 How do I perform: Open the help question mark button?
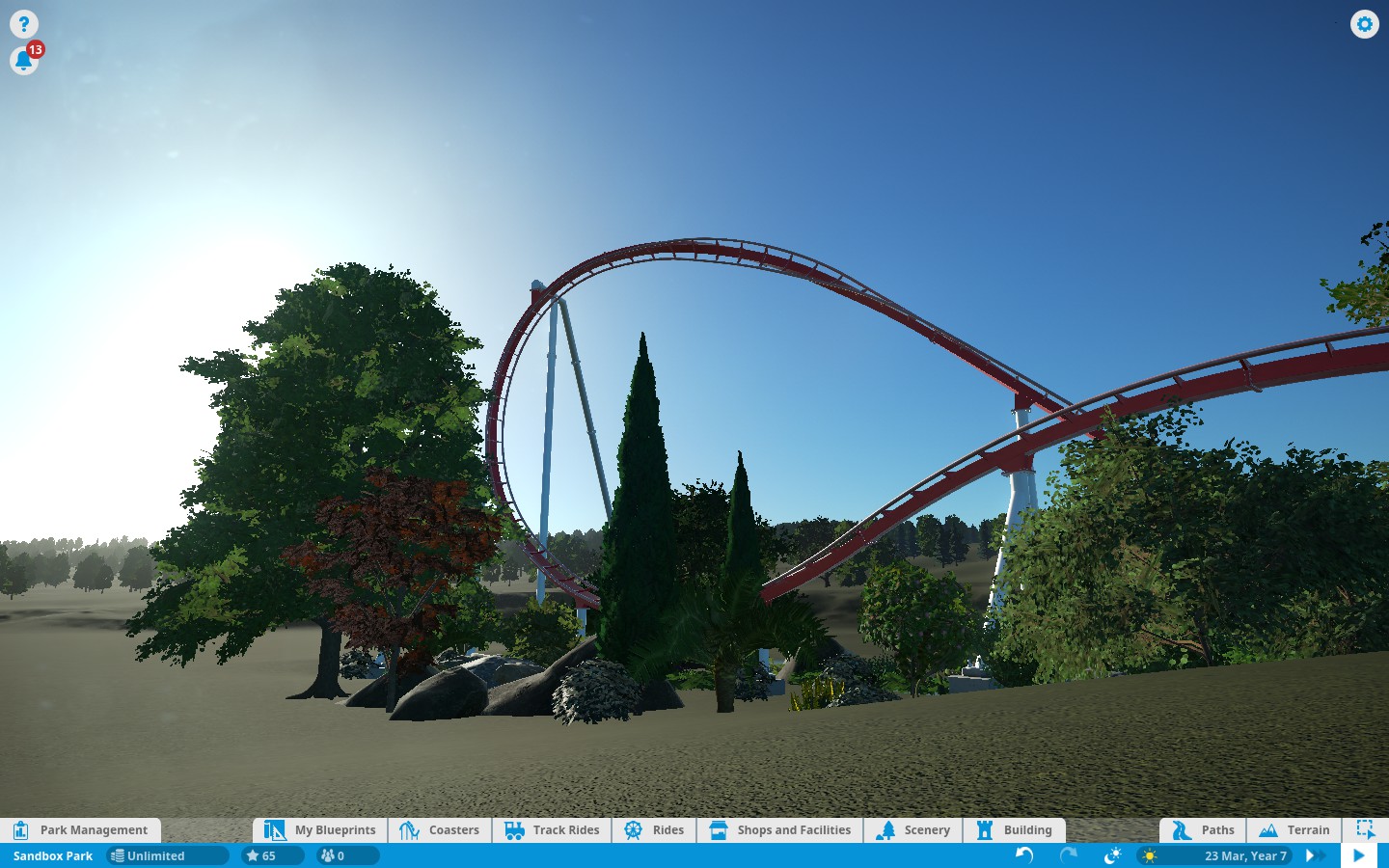coord(23,24)
